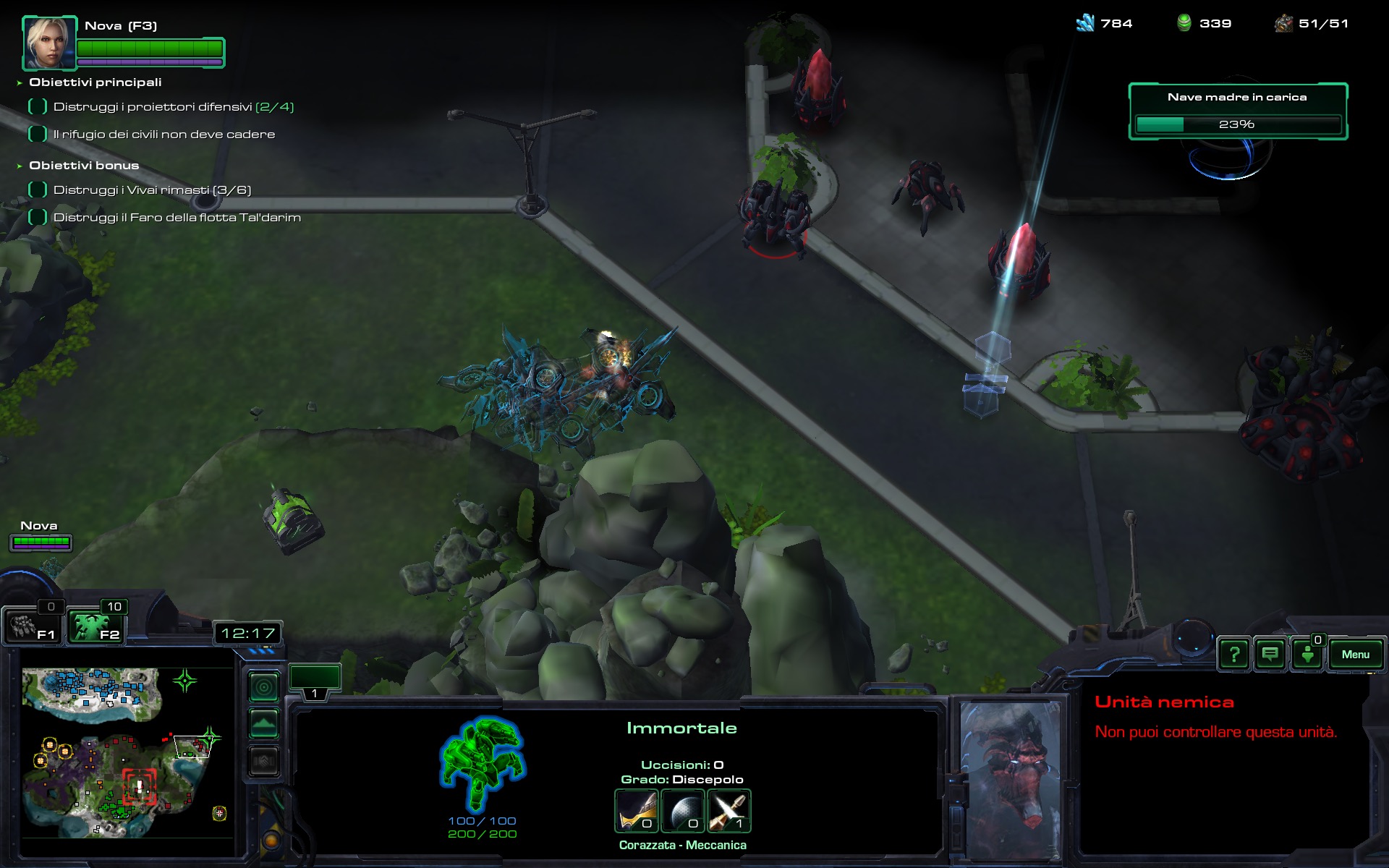
Task: Select idle workers with the F1 button
Action: pos(33,626)
